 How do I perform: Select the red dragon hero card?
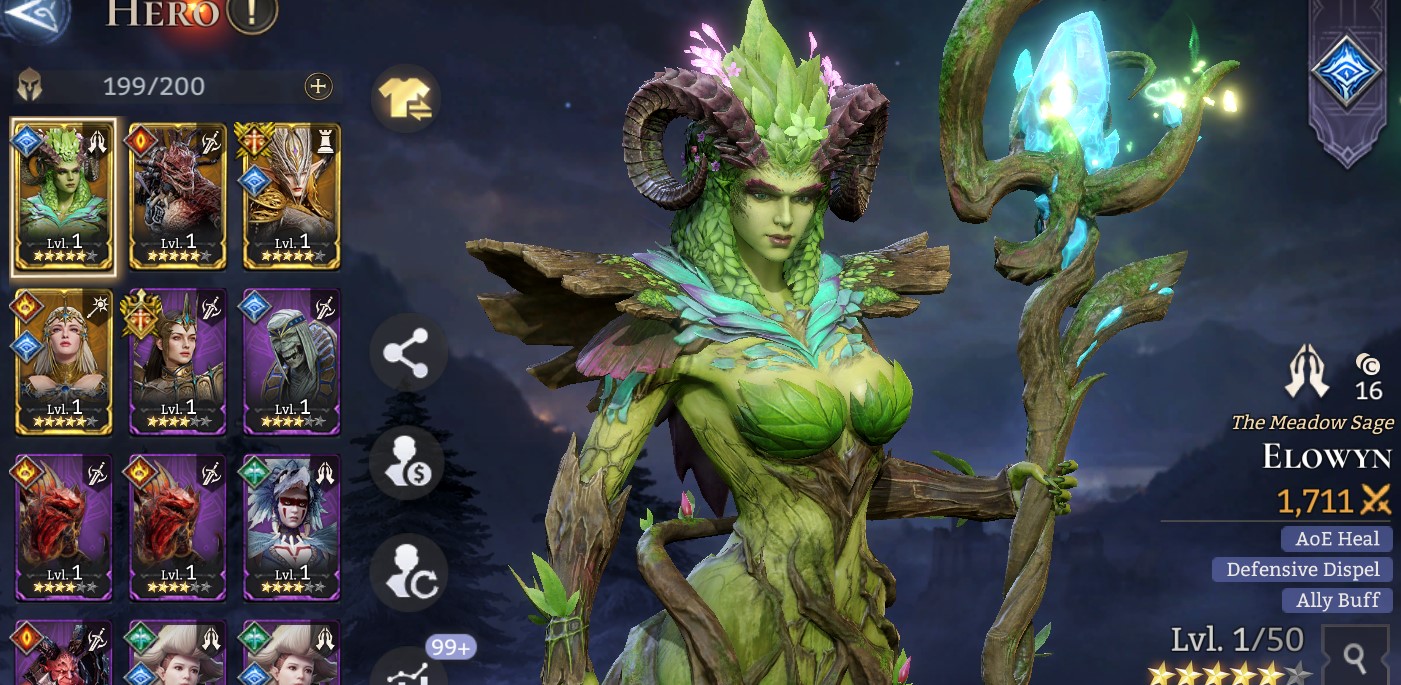click(178, 197)
